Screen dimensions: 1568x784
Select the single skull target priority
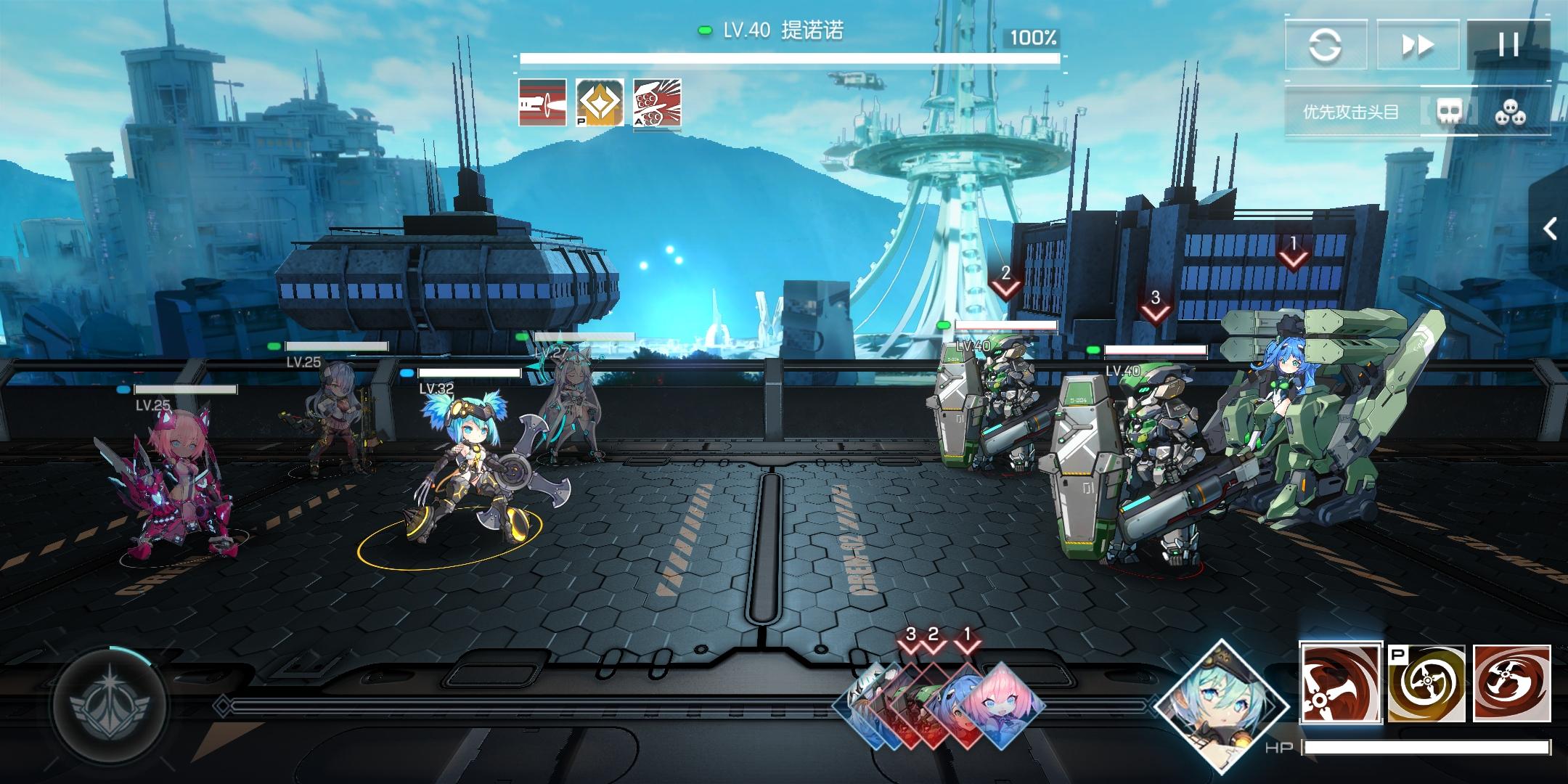pyautogui.click(x=1449, y=113)
